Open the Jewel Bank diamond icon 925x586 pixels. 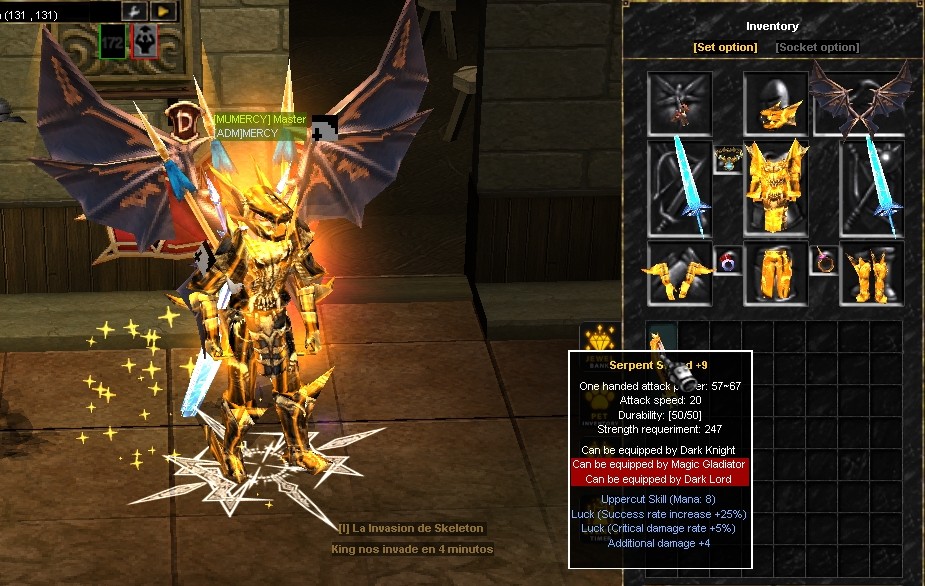coord(600,338)
